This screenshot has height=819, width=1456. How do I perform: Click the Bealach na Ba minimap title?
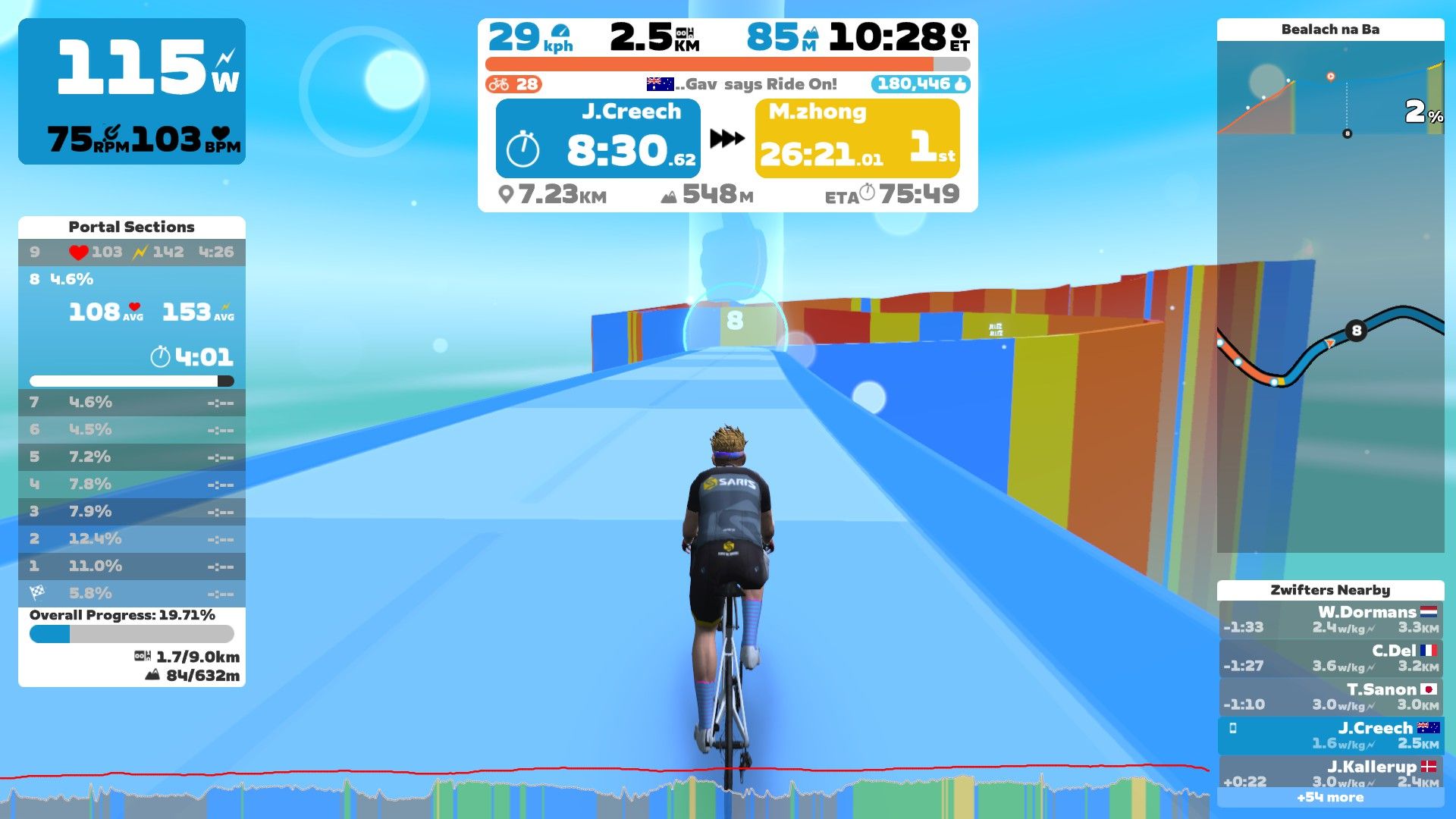pos(1331,30)
